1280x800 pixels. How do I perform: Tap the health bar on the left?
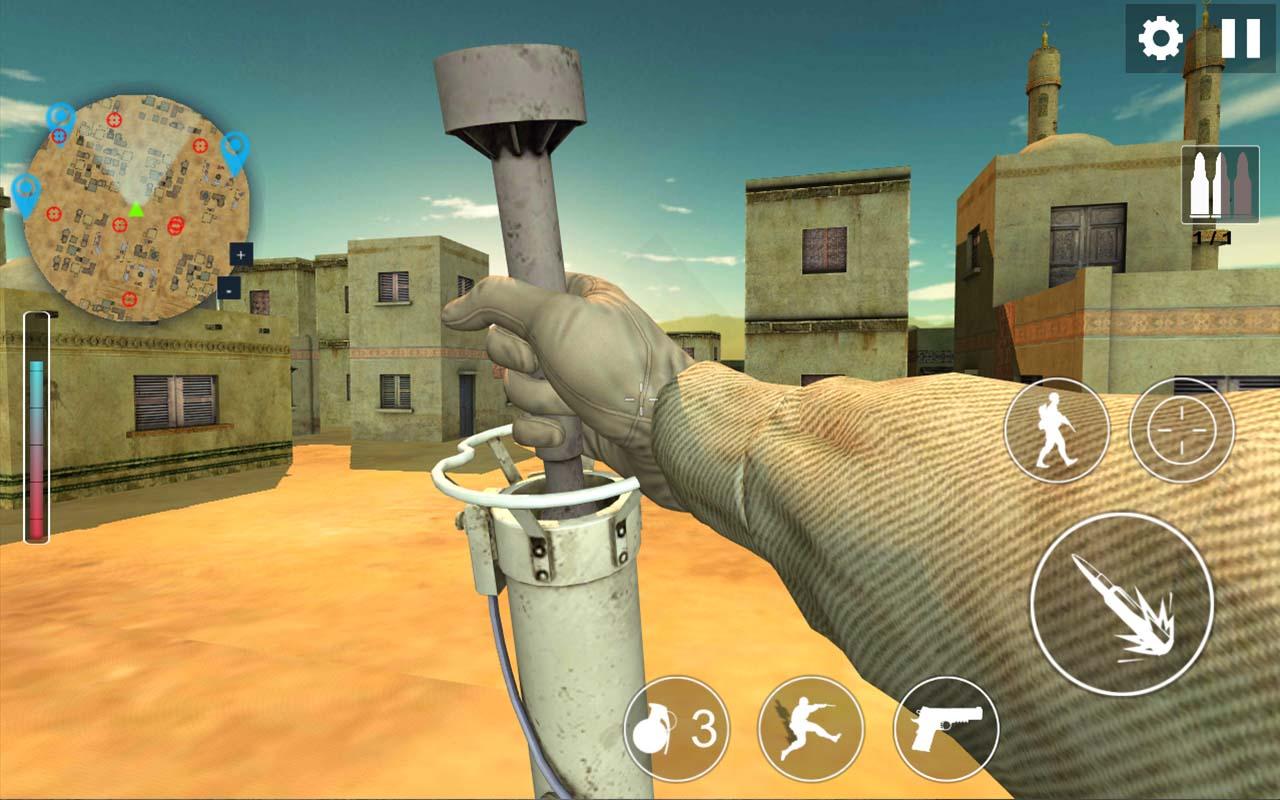pyautogui.click(x=37, y=430)
